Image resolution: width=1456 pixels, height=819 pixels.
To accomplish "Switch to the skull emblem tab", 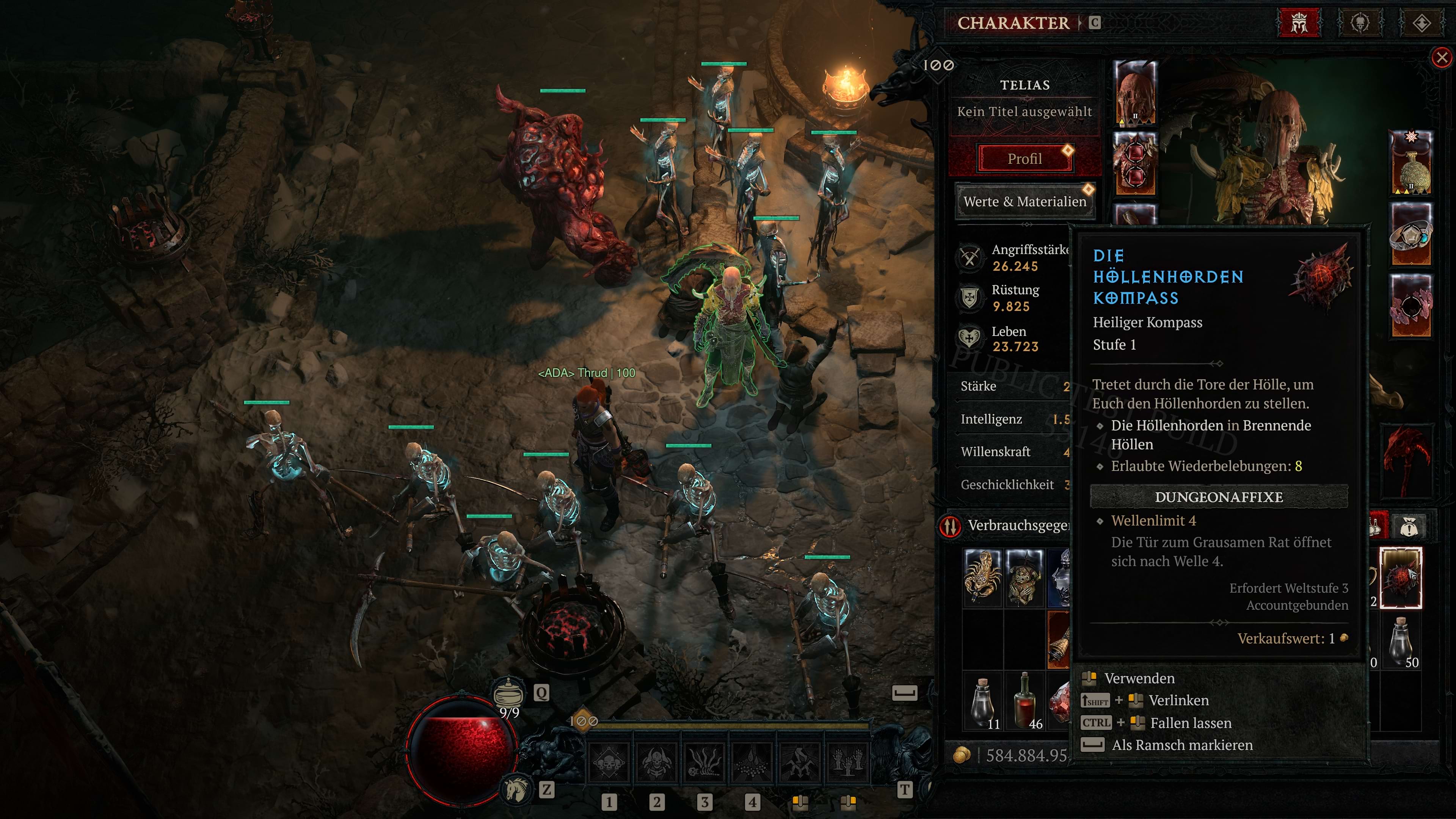I will coord(1359,23).
